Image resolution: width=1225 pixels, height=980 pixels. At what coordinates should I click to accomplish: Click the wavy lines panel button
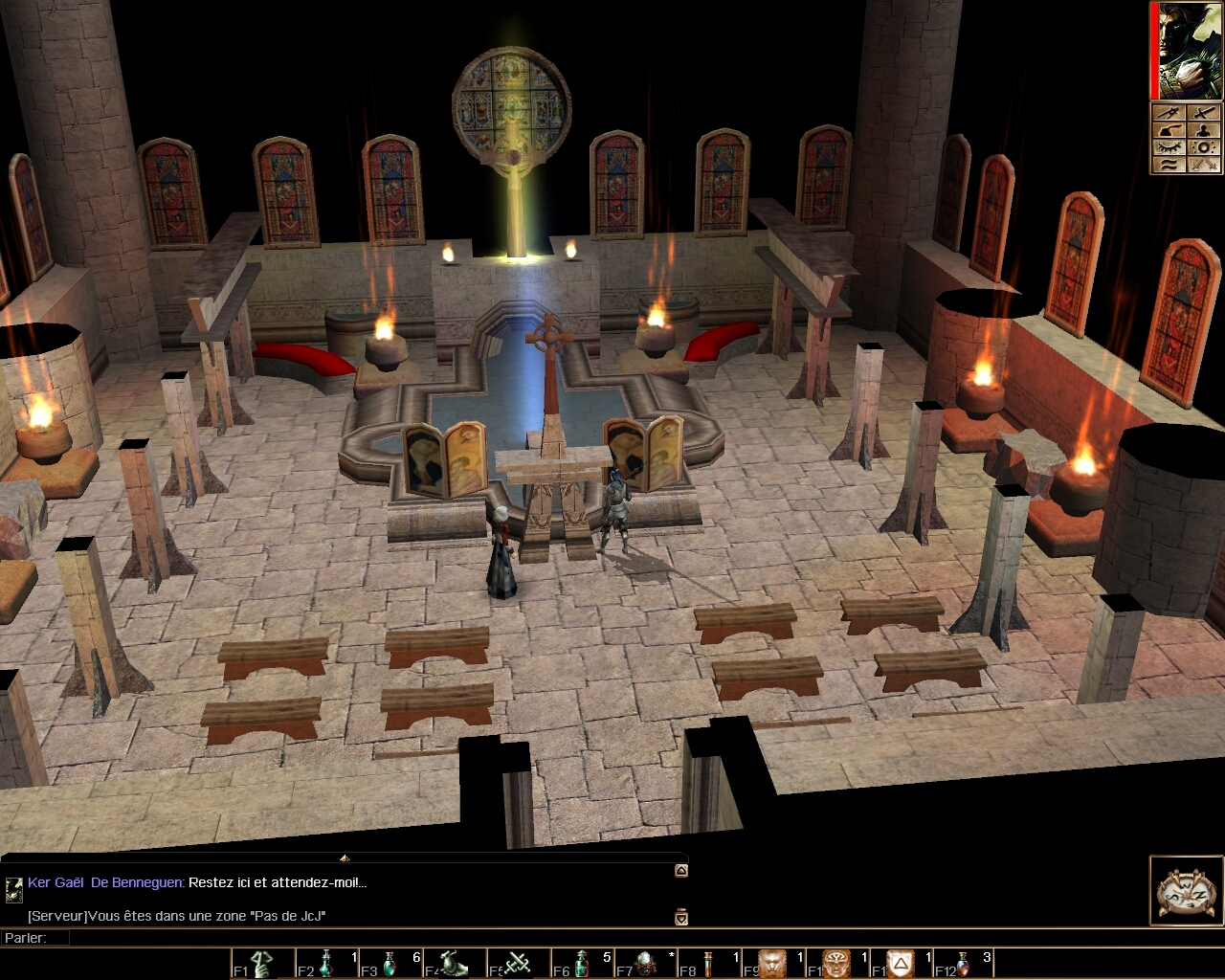click(1169, 165)
